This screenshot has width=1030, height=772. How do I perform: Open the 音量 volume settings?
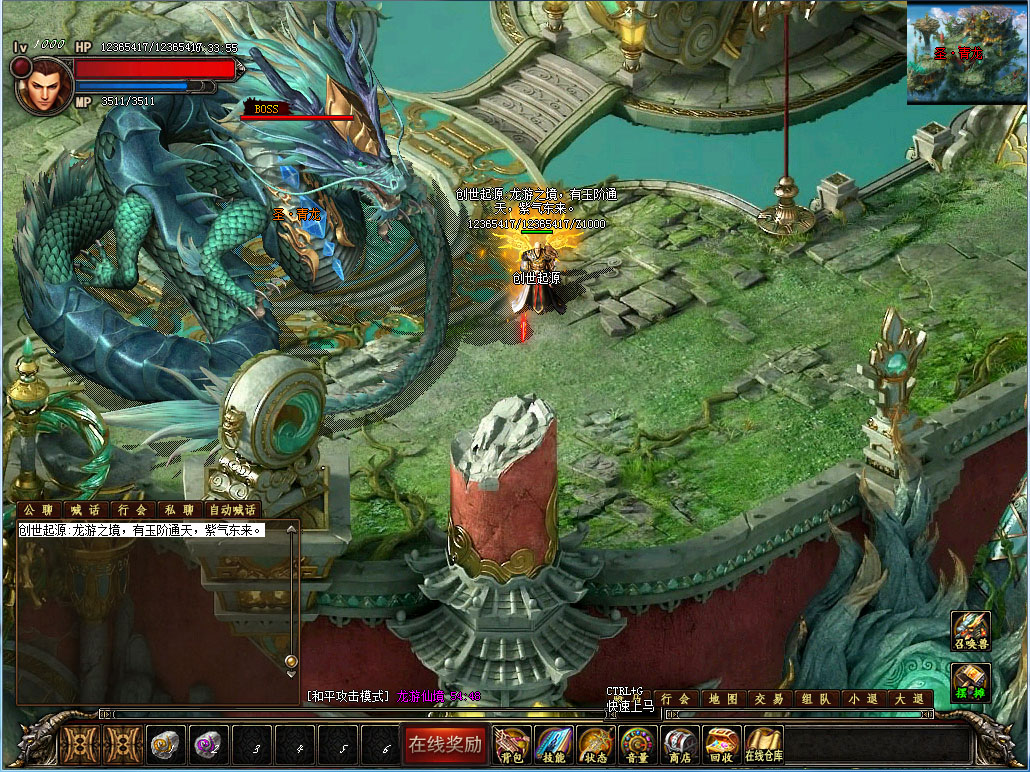[637, 744]
